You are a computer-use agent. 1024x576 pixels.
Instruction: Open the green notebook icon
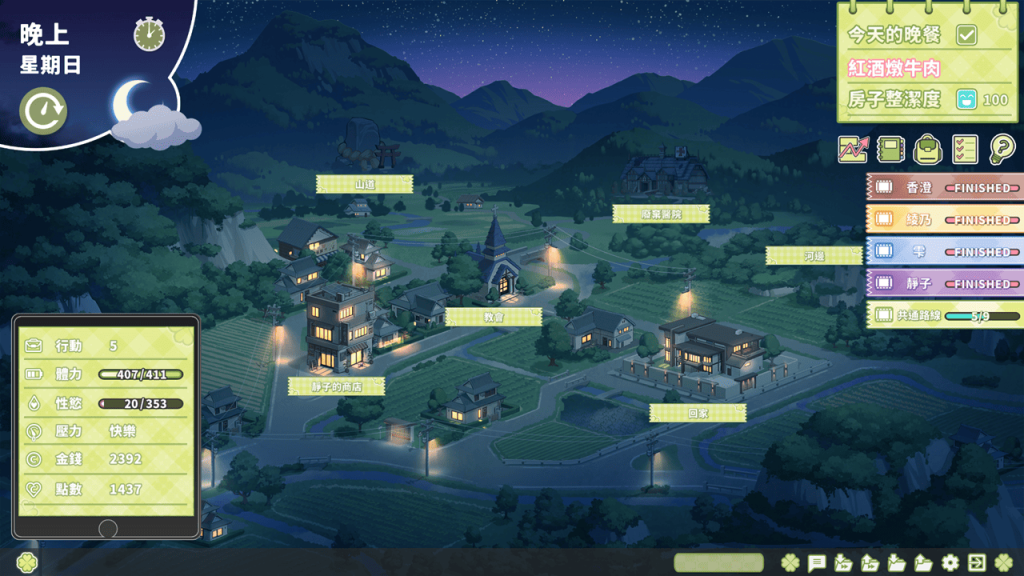pos(889,150)
